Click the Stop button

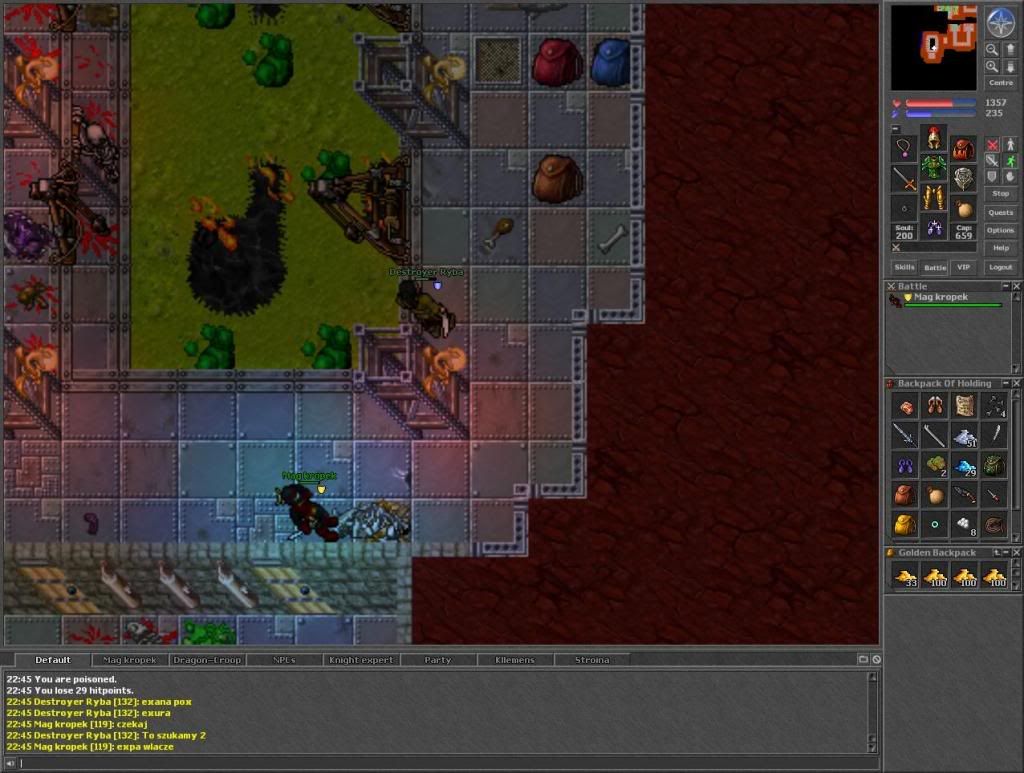pyautogui.click(x=1000, y=193)
